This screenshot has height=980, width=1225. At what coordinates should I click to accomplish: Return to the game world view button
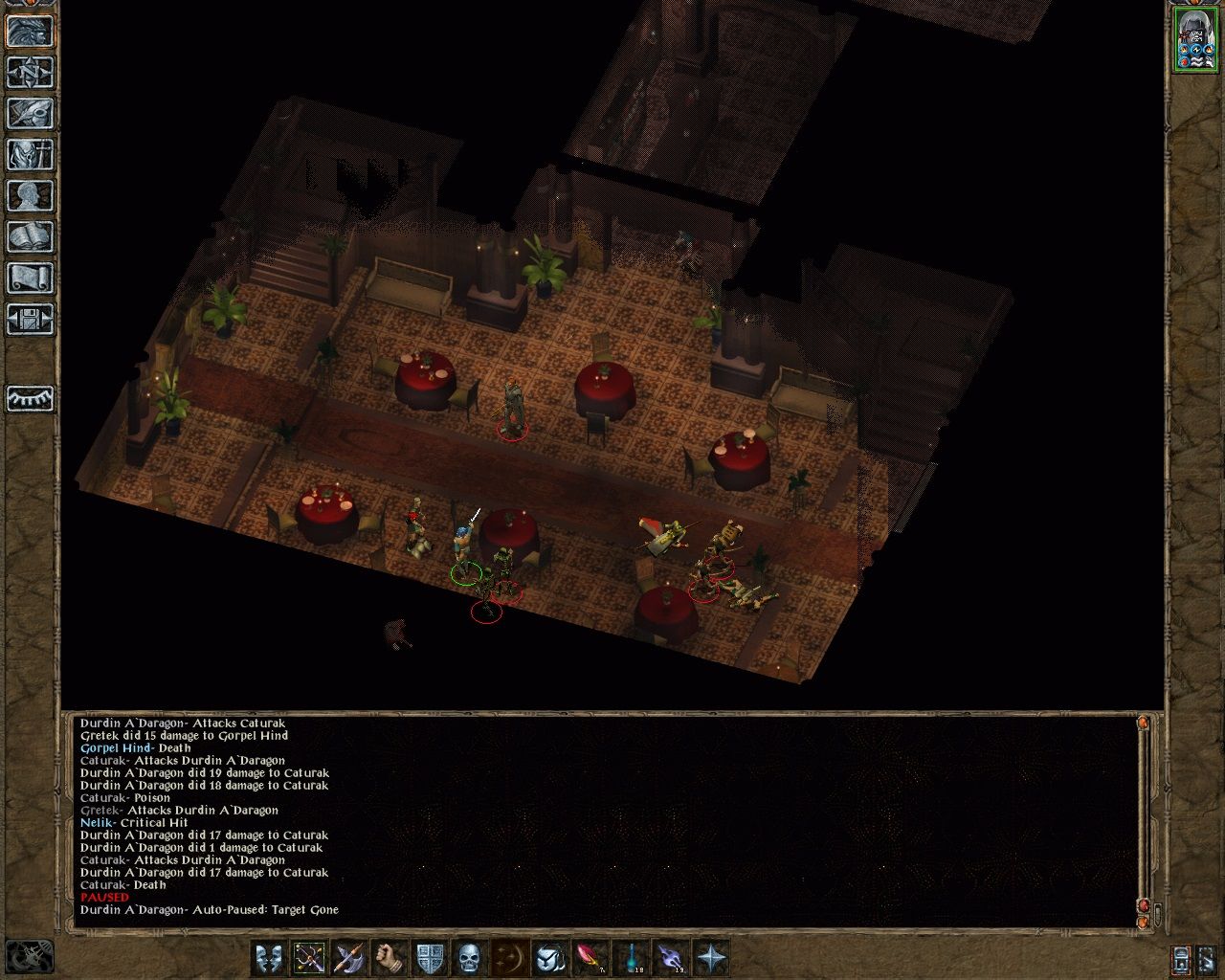pos(30,32)
